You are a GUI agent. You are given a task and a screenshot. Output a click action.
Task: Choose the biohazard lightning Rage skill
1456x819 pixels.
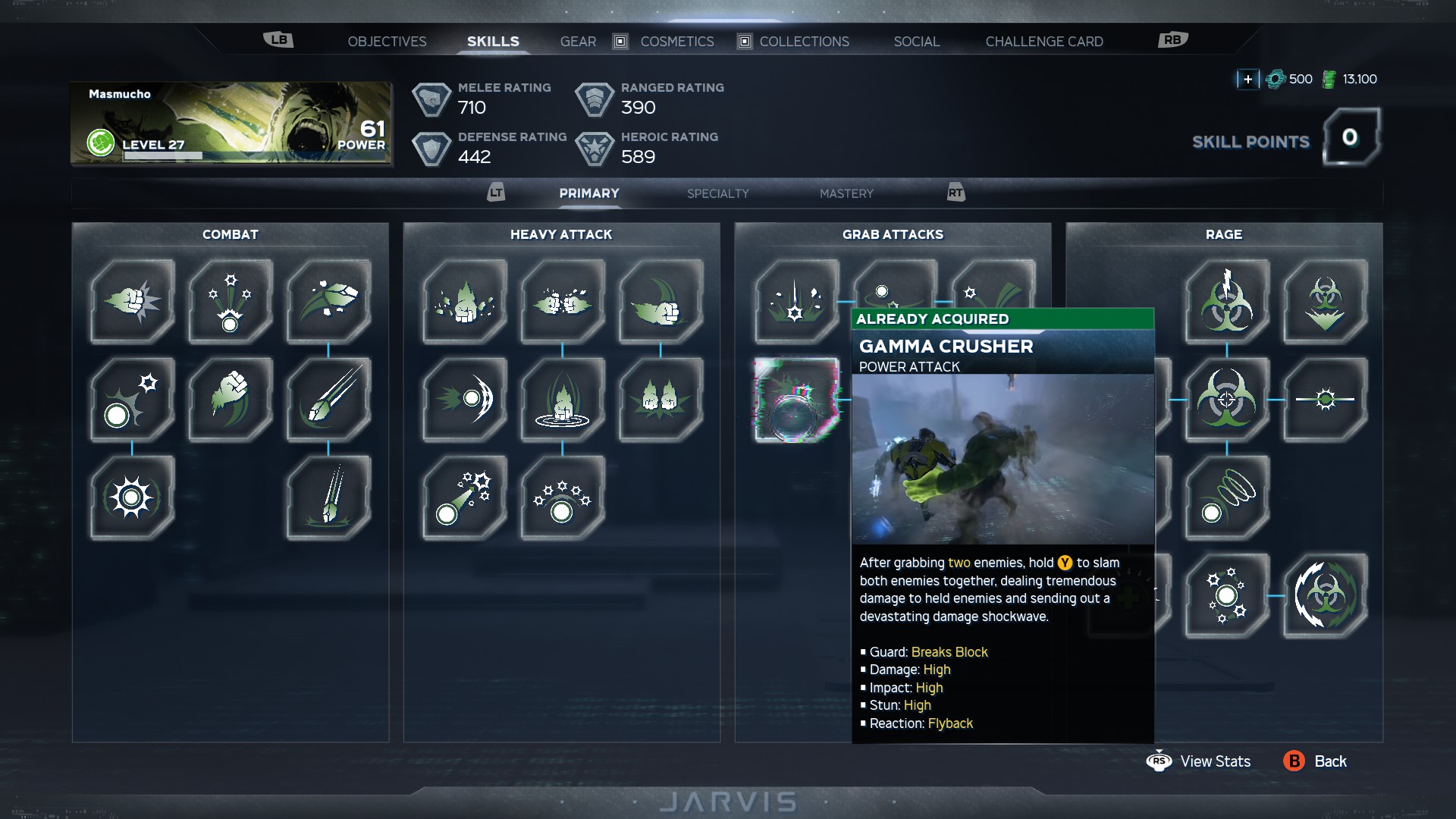1227,302
